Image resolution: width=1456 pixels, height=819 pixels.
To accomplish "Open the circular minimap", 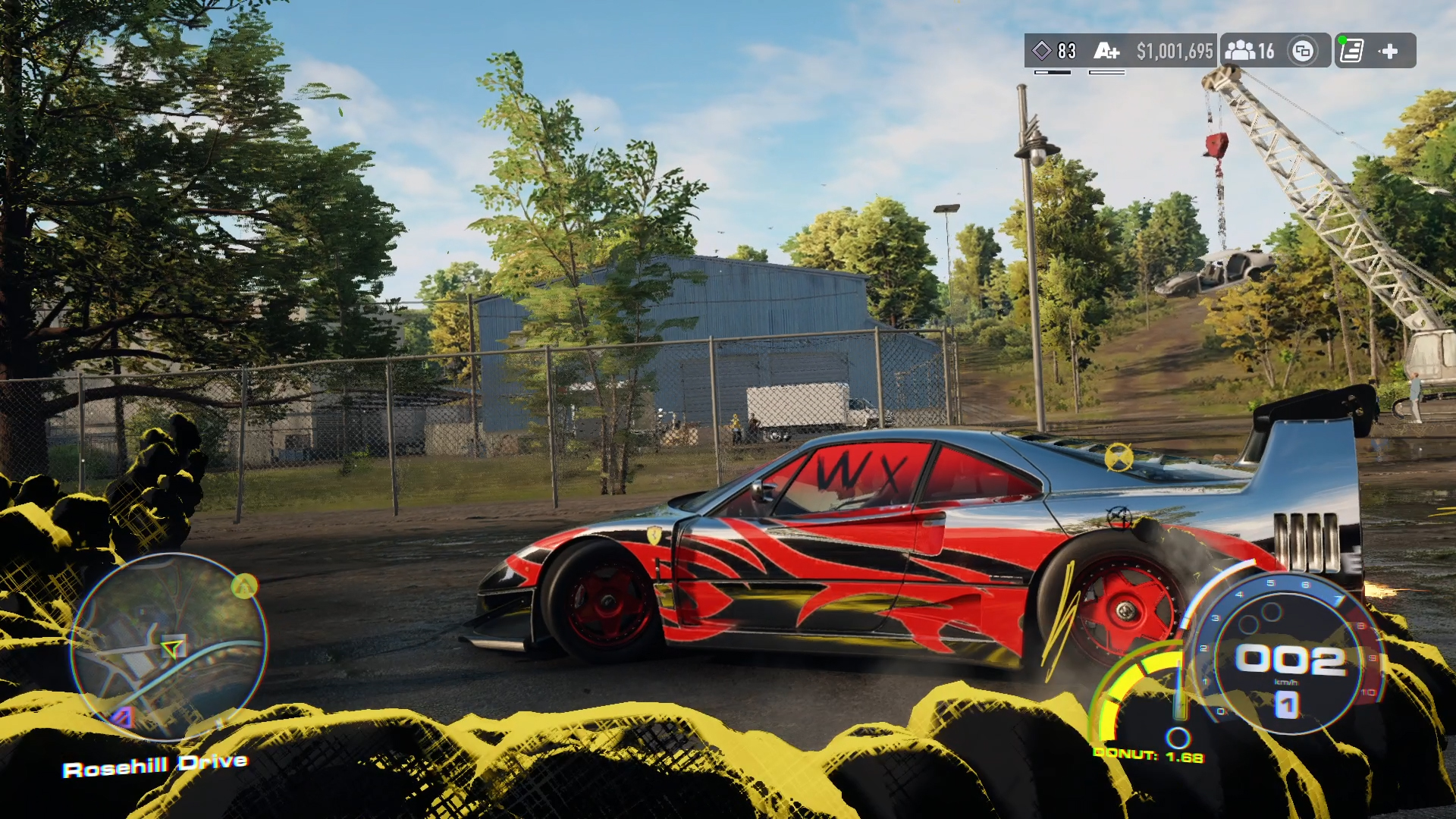I will point(168,646).
